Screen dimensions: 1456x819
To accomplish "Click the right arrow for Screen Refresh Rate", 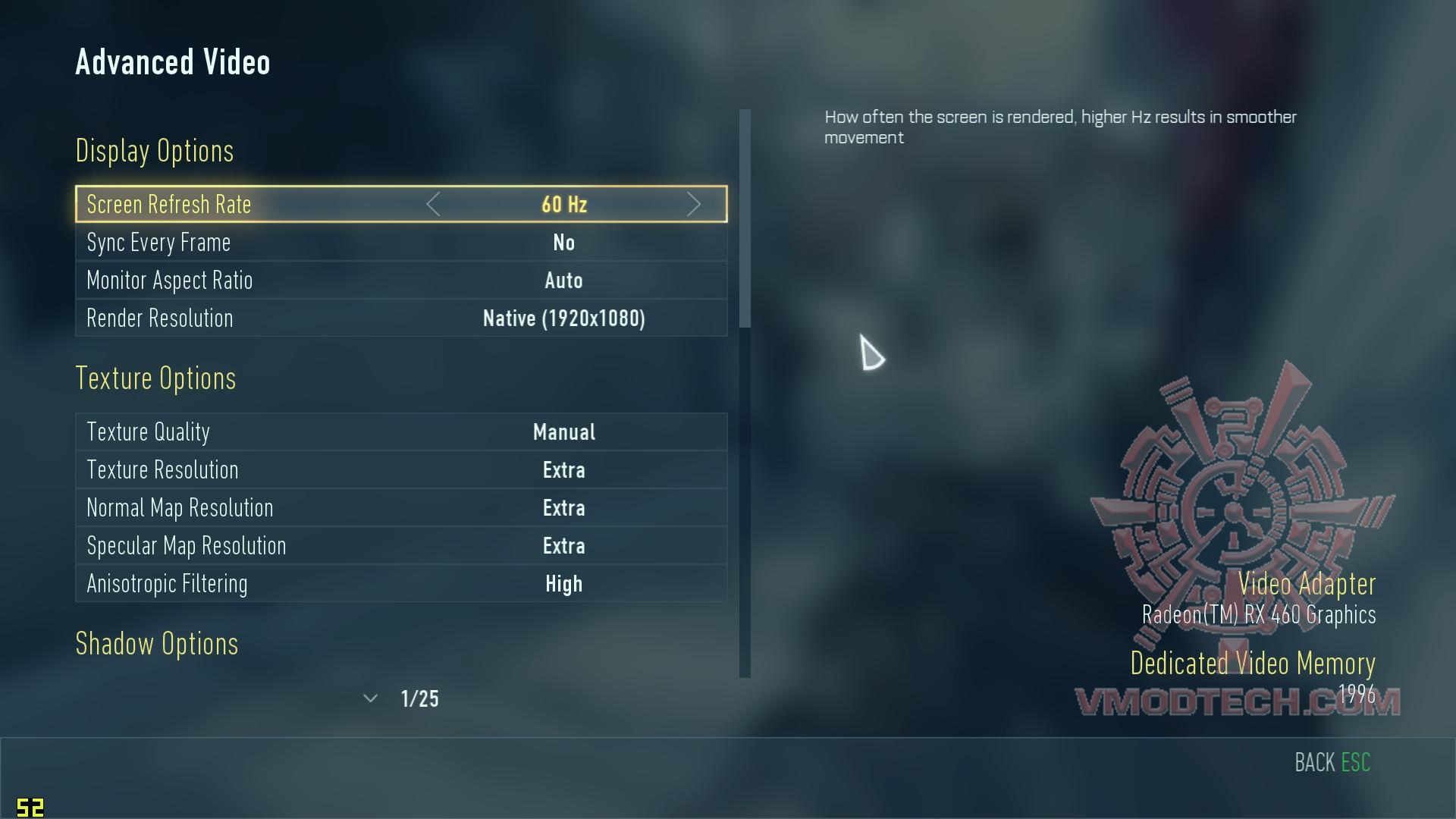I will (x=693, y=204).
